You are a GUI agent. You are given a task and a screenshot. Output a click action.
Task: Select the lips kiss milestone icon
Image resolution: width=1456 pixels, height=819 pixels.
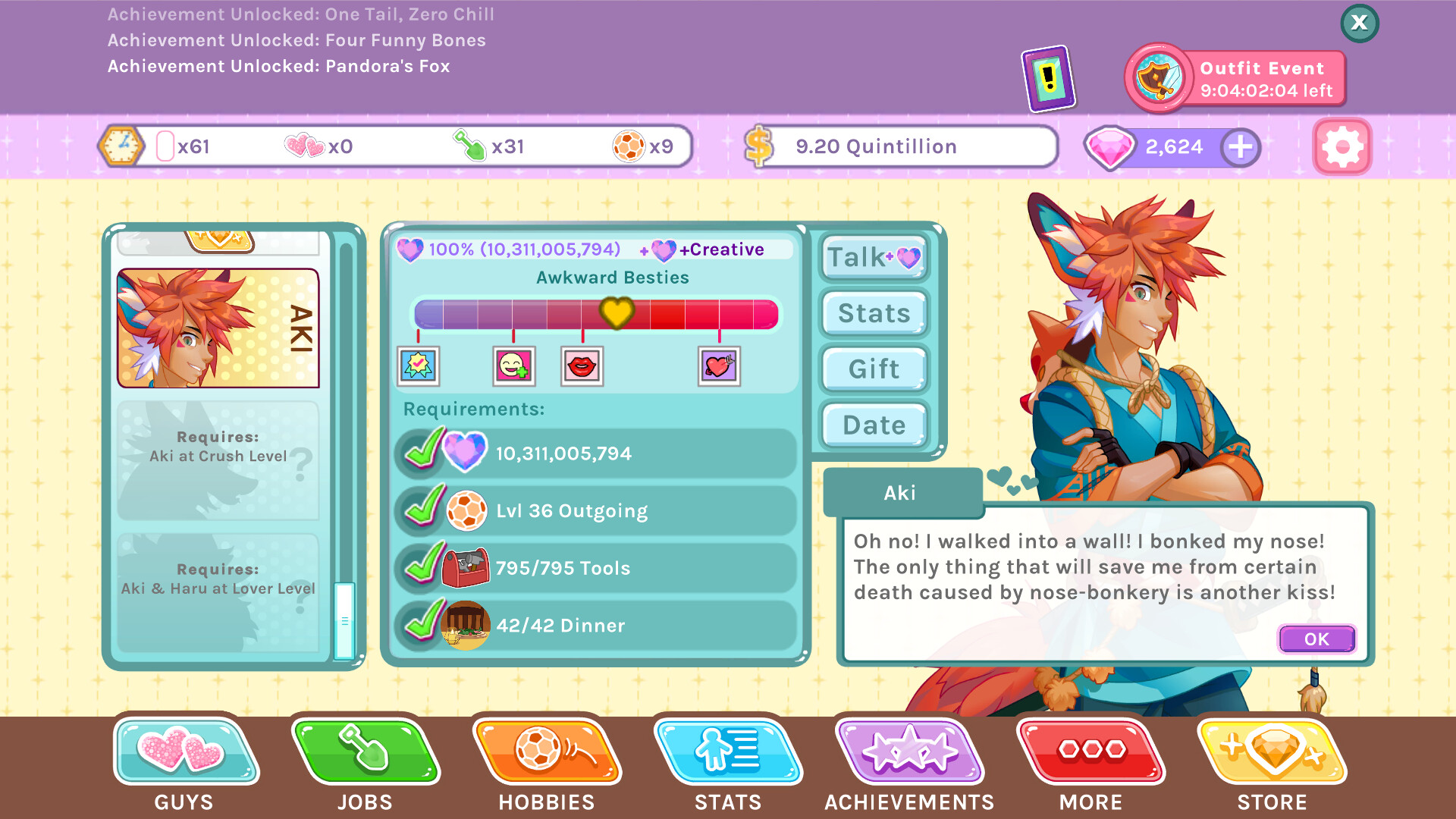(582, 366)
